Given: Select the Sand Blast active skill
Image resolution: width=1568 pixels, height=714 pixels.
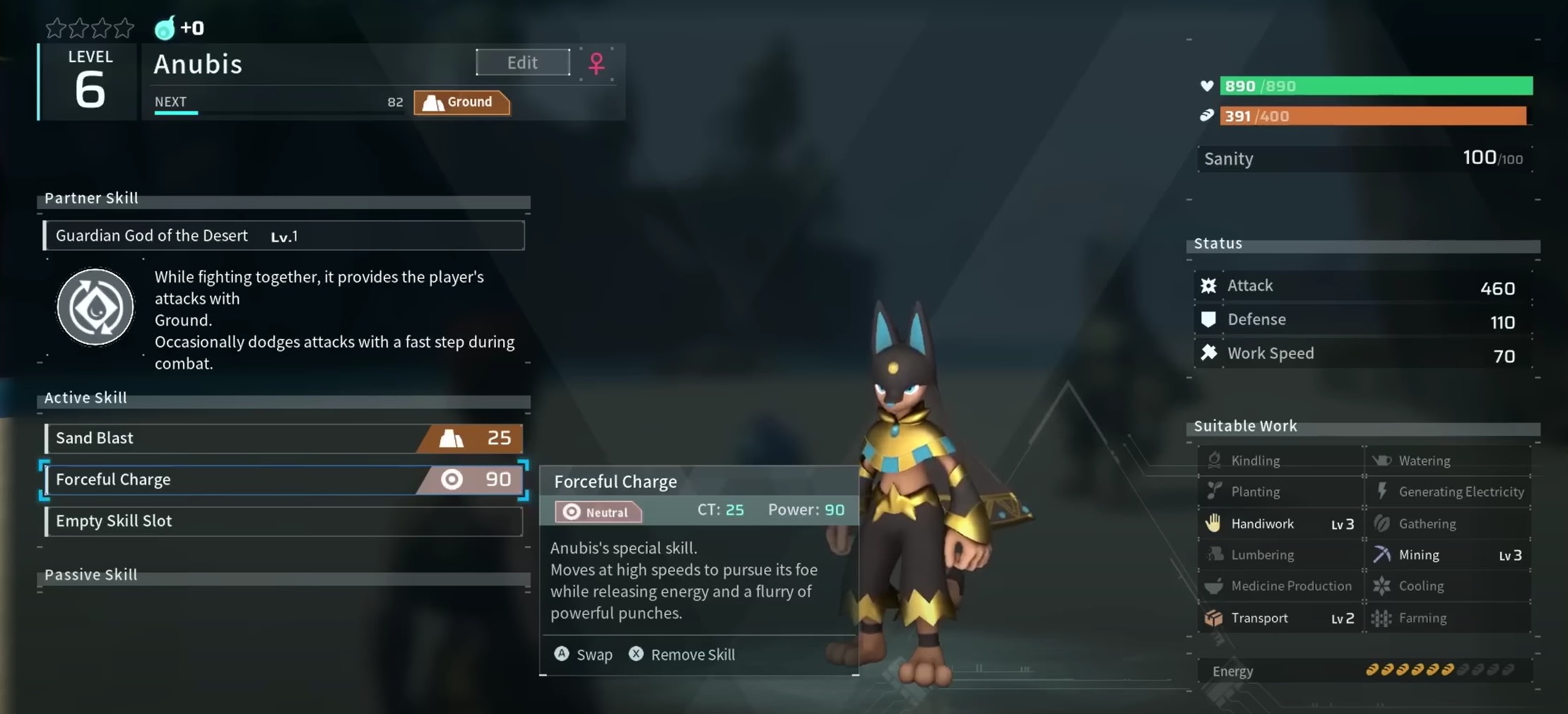Looking at the screenshot, I should (283, 439).
